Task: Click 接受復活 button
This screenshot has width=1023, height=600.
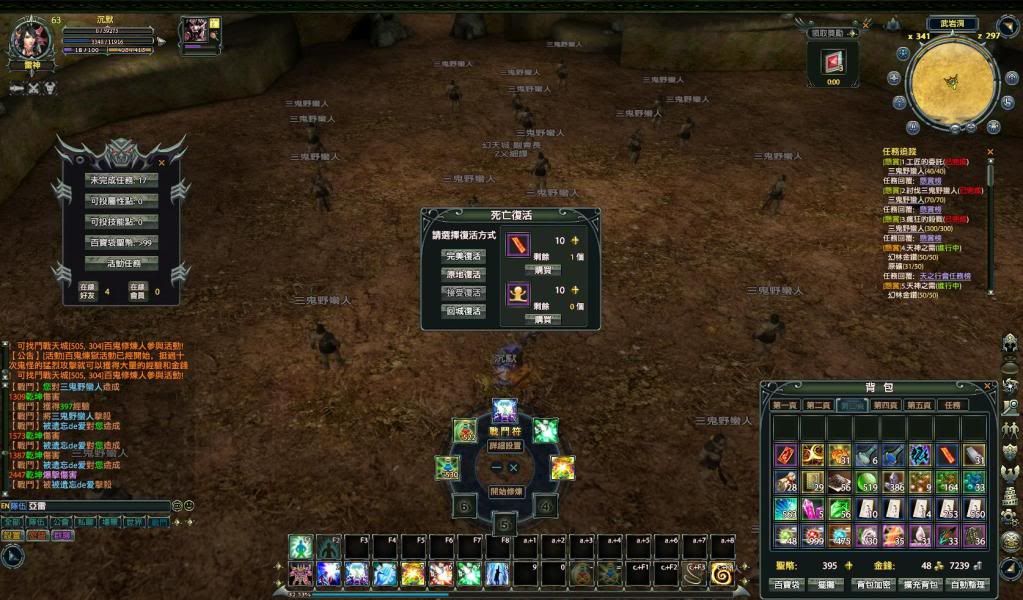Action: [x=462, y=293]
